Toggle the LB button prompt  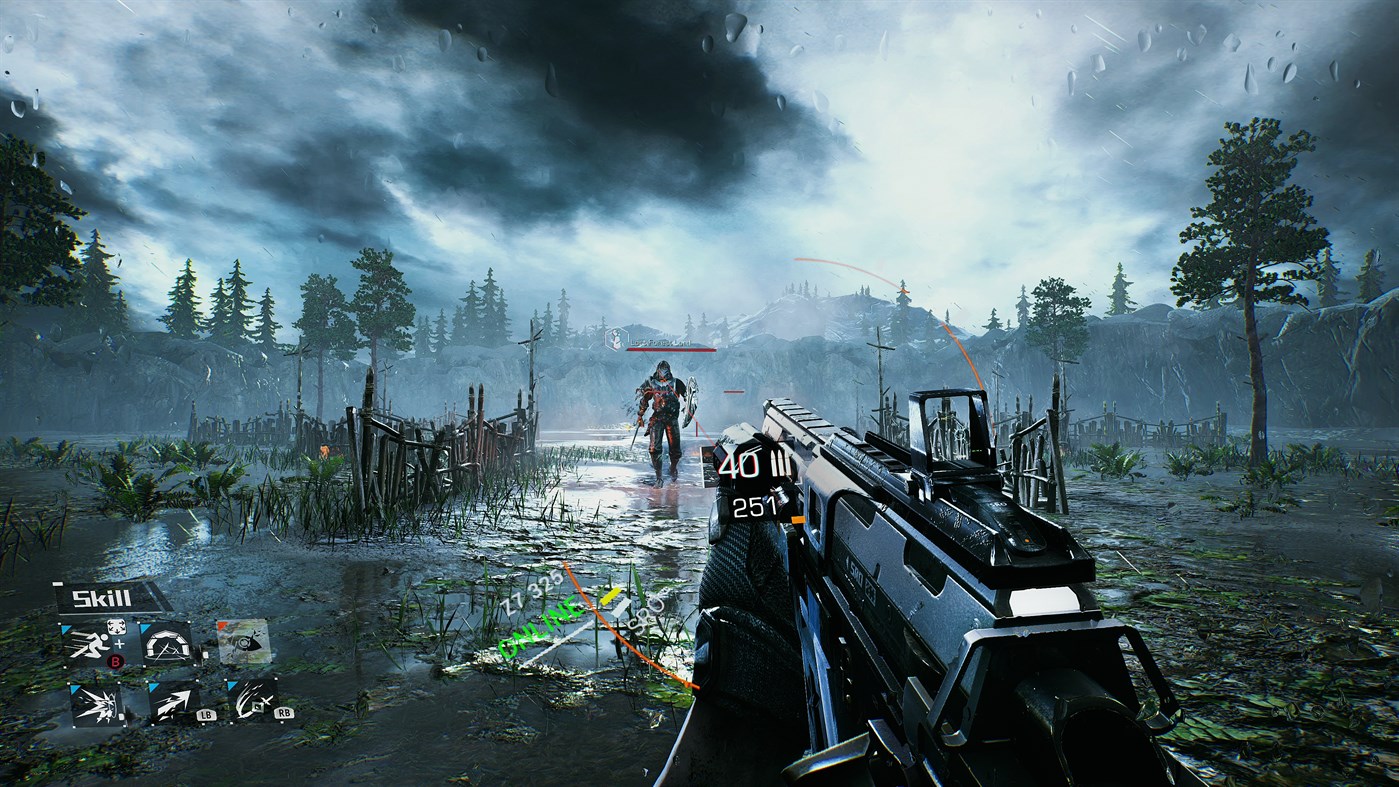pos(207,714)
